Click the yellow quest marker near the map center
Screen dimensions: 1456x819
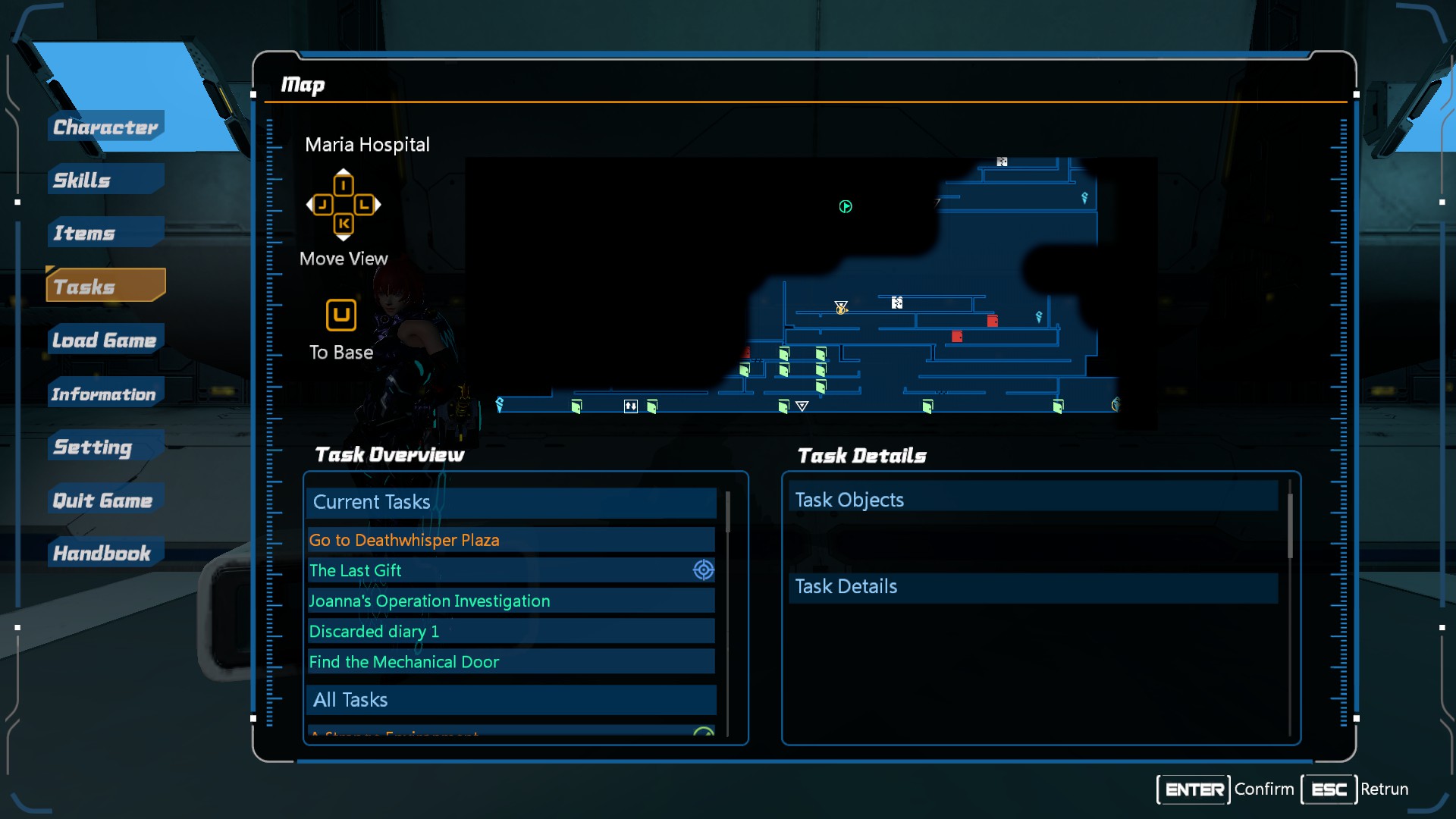(x=841, y=310)
